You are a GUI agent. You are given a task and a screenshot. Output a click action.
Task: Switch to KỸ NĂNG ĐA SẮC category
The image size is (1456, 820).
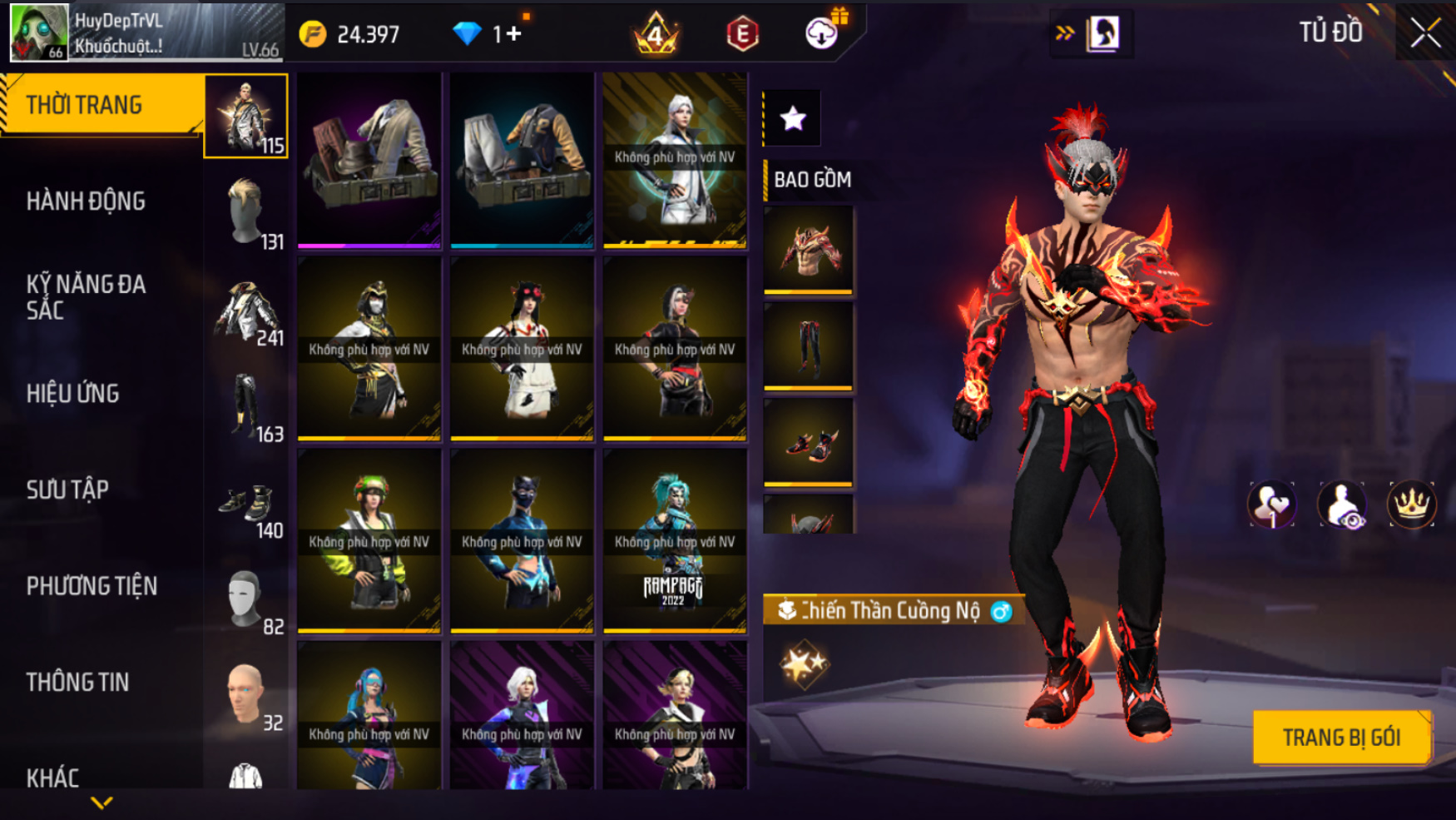[x=86, y=297]
